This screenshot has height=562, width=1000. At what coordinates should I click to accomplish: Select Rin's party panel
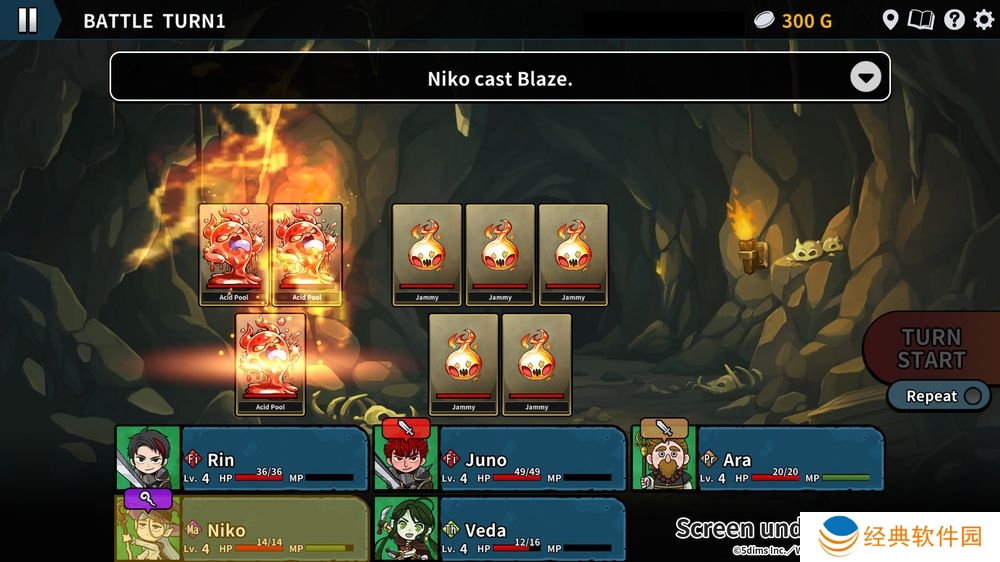click(242, 459)
